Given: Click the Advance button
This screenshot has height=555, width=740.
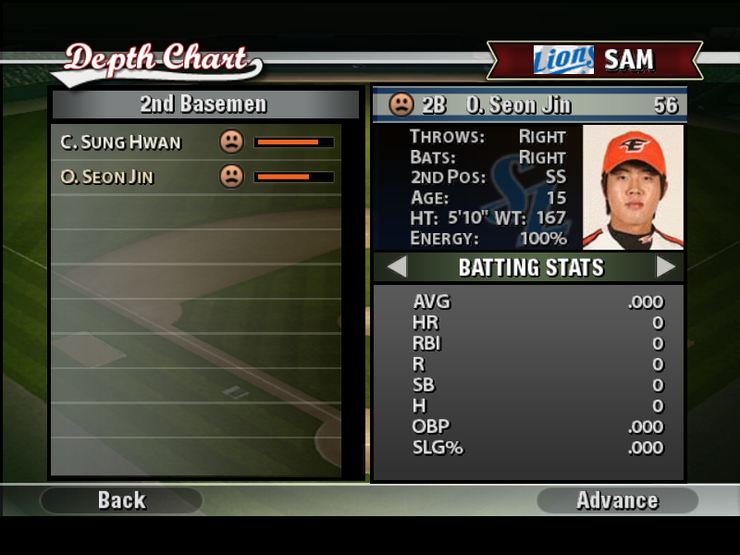Looking at the screenshot, I should 617,500.
